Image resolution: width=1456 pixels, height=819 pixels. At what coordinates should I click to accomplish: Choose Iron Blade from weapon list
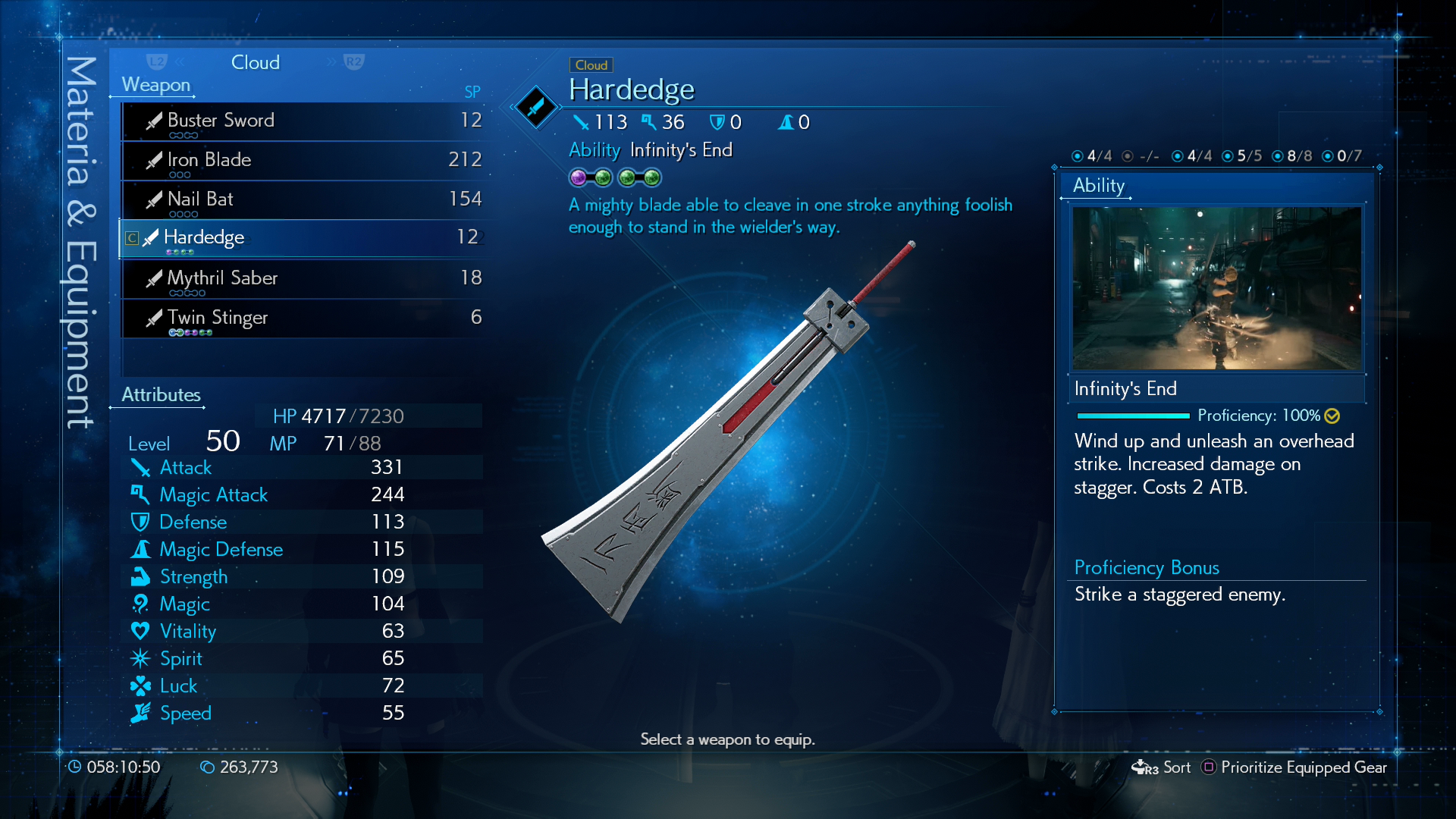302,160
